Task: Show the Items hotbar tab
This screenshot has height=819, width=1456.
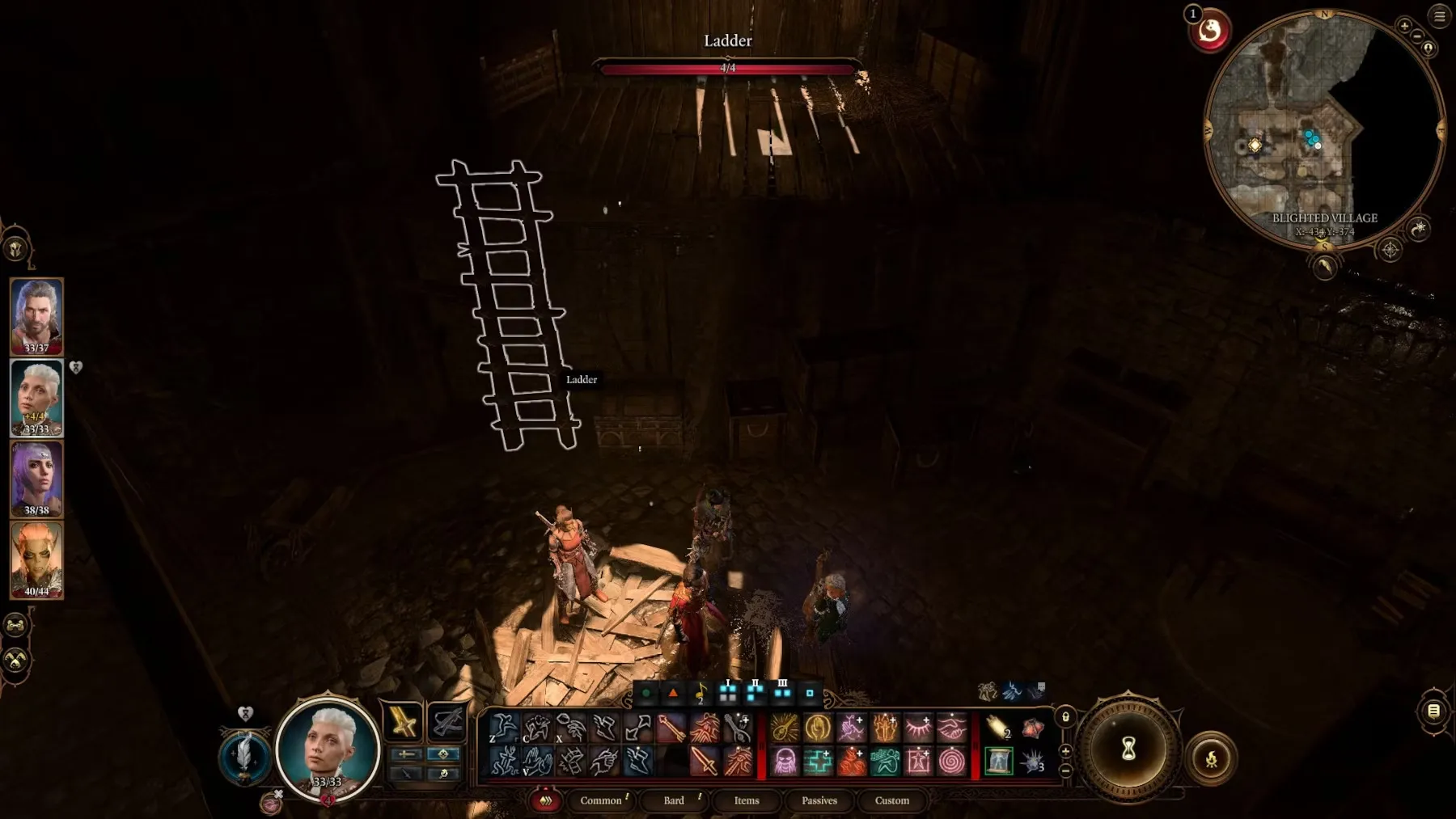Action: tap(747, 800)
